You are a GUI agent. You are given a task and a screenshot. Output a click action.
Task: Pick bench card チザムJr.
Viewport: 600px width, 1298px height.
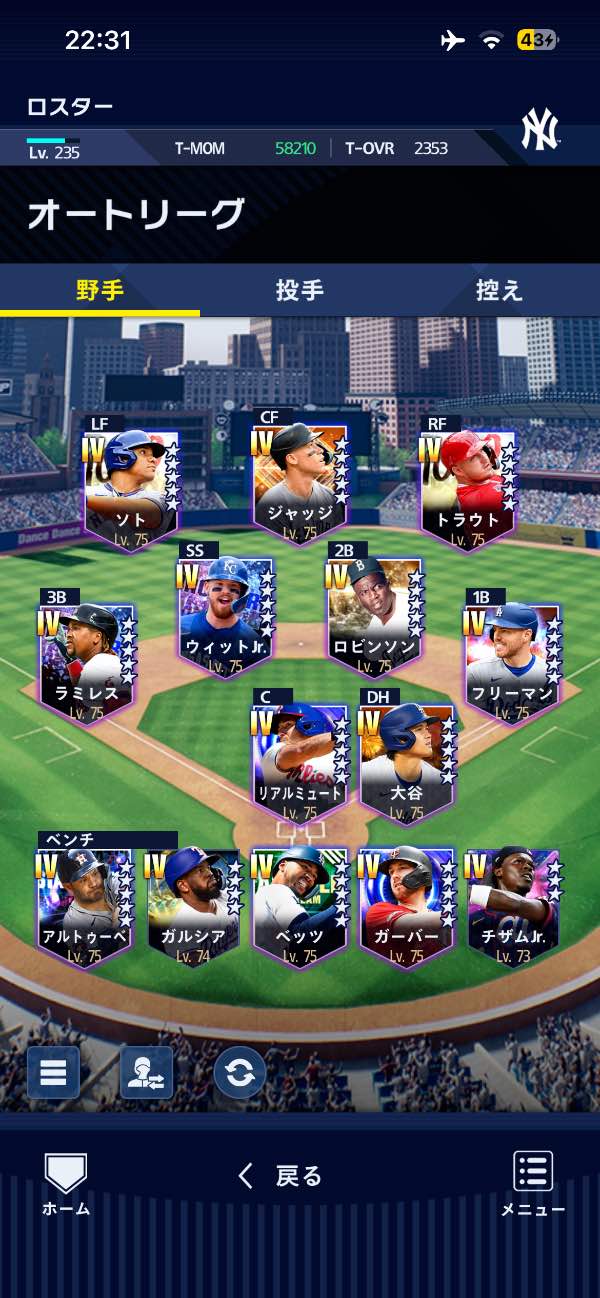(x=513, y=907)
